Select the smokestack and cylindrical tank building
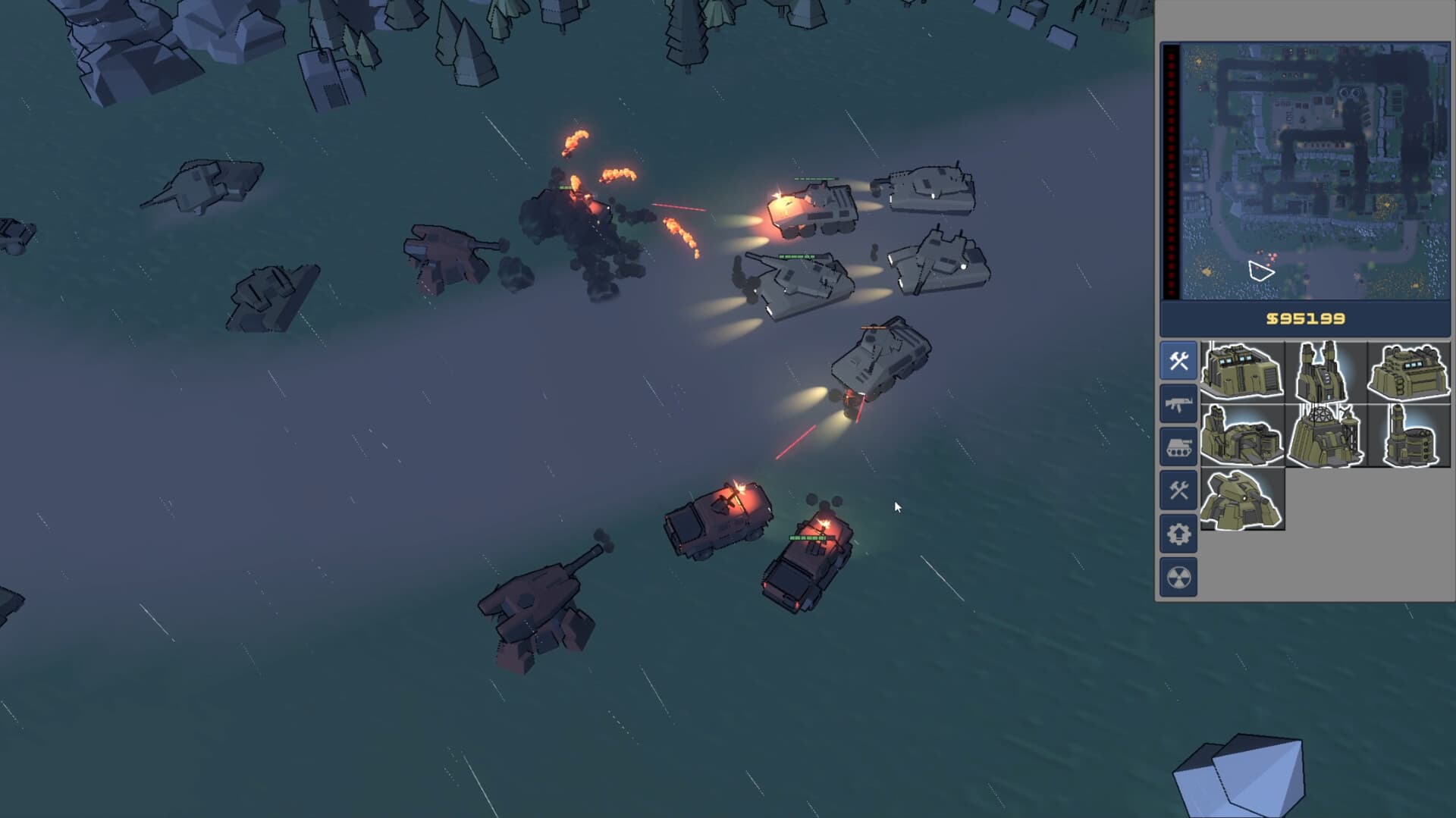This screenshot has height=818, width=1456. click(1409, 435)
